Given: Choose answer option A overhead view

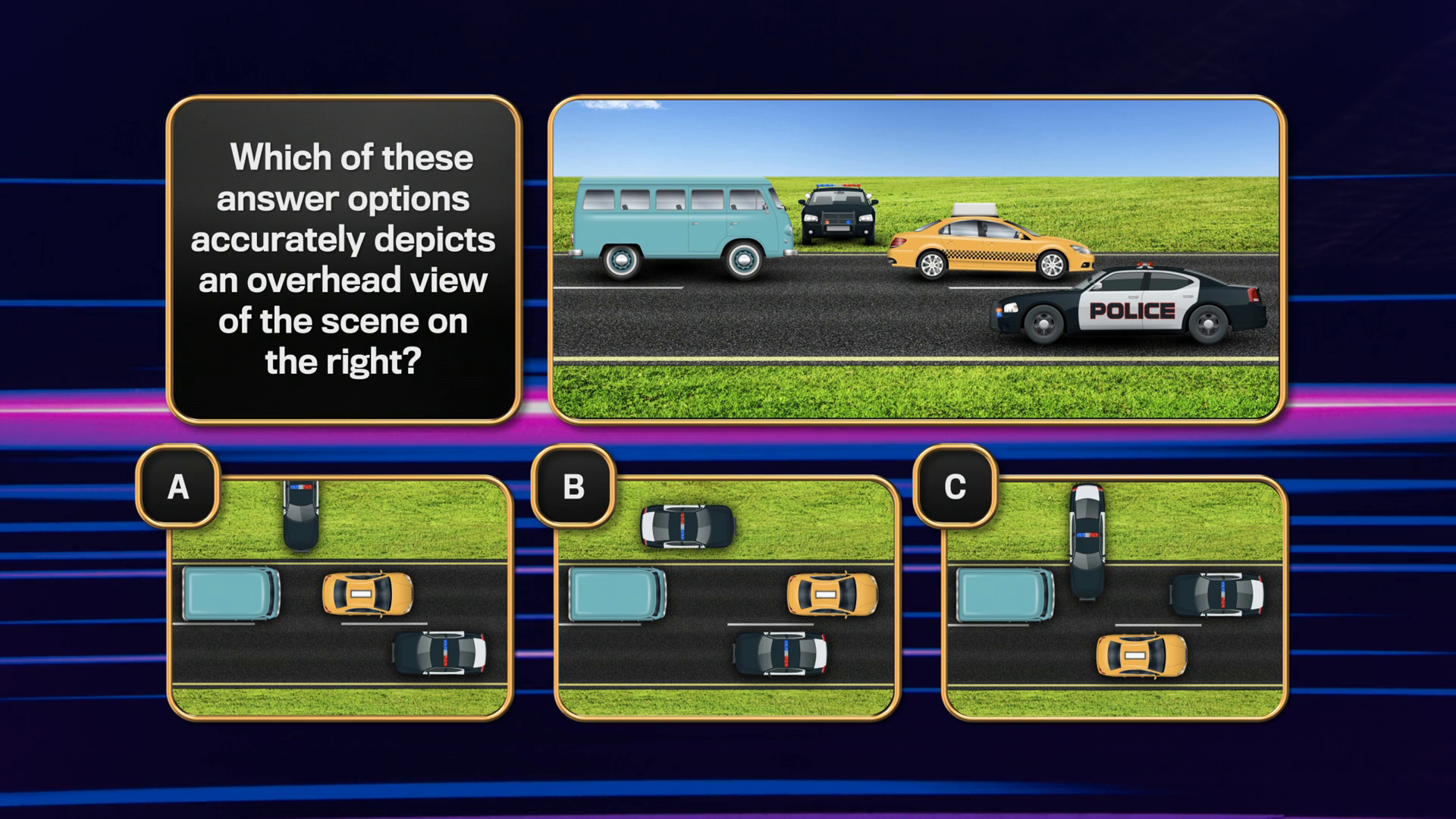Looking at the screenshot, I should (340, 599).
